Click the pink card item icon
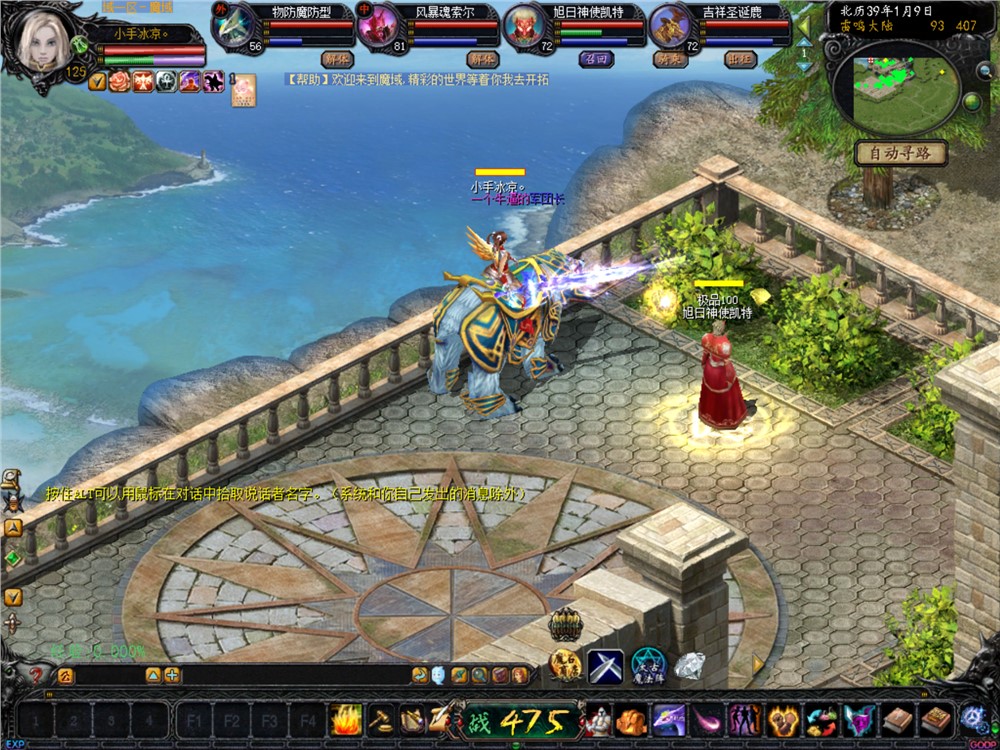1000x750 pixels. (x=243, y=90)
